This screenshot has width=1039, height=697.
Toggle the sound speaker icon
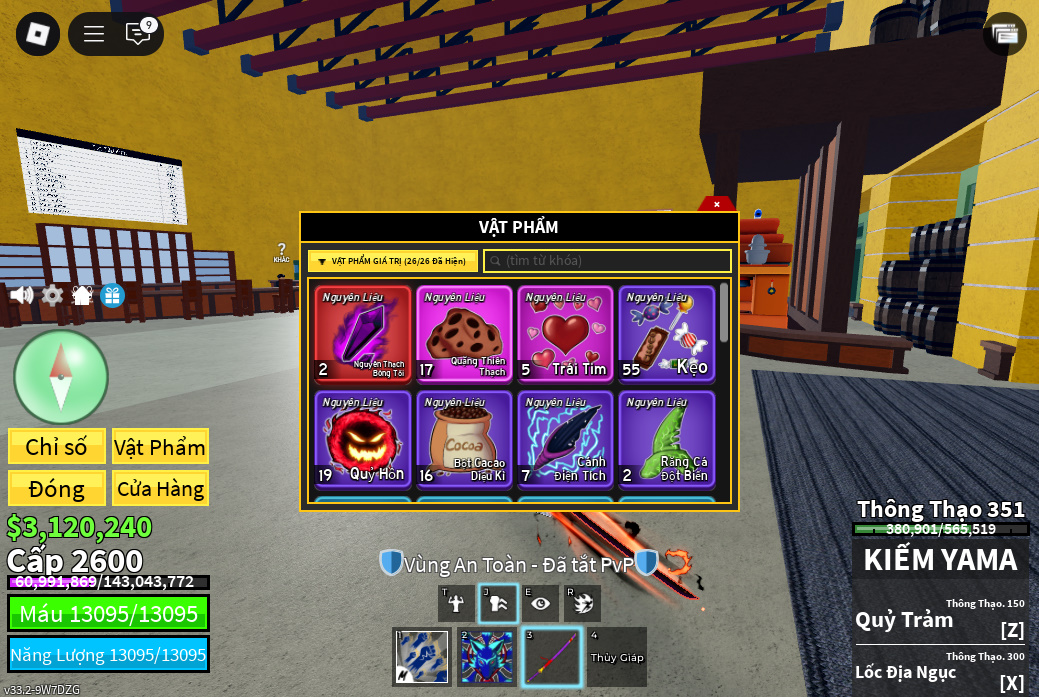pyautogui.click(x=21, y=295)
